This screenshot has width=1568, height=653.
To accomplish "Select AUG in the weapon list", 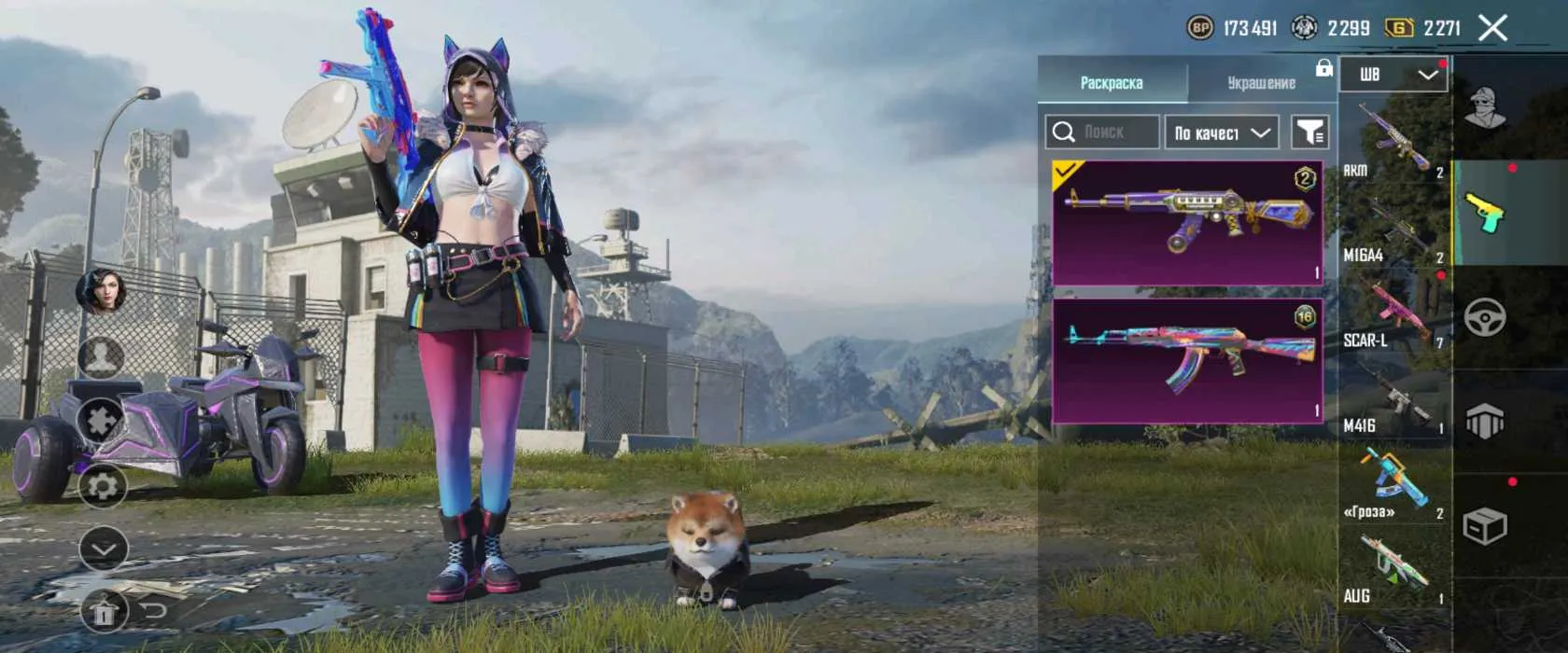I will point(1394,569).
